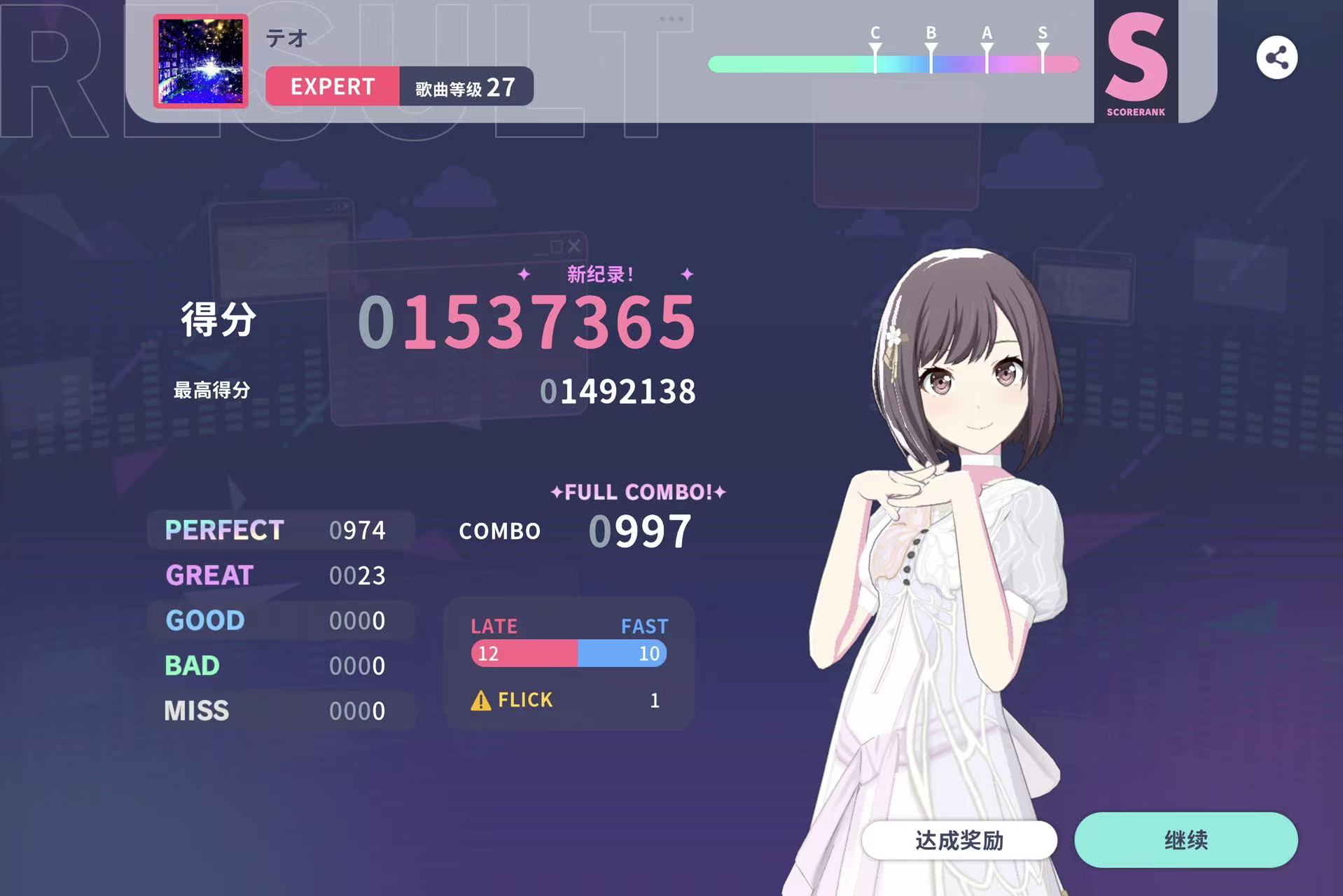Click the FULL COMBO text
The image size is (1343, 896).
click(x=638, y=491)
